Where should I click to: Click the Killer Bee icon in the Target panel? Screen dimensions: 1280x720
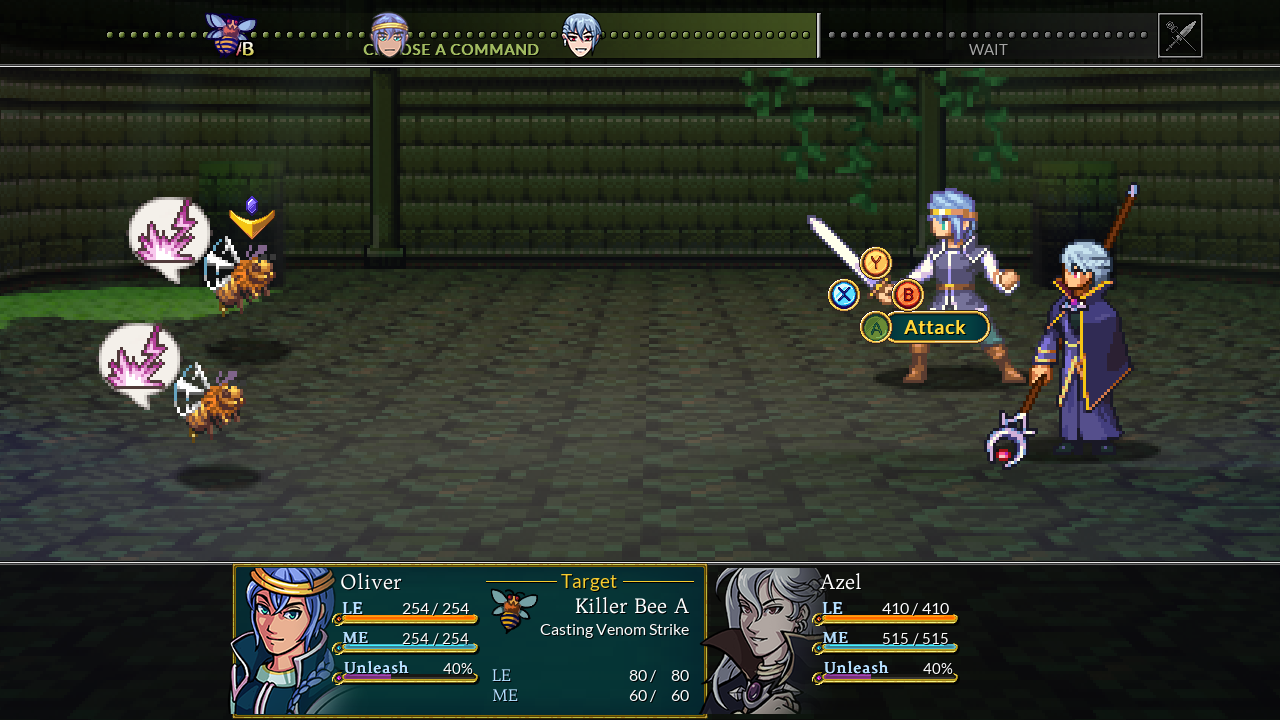point(511,610)
